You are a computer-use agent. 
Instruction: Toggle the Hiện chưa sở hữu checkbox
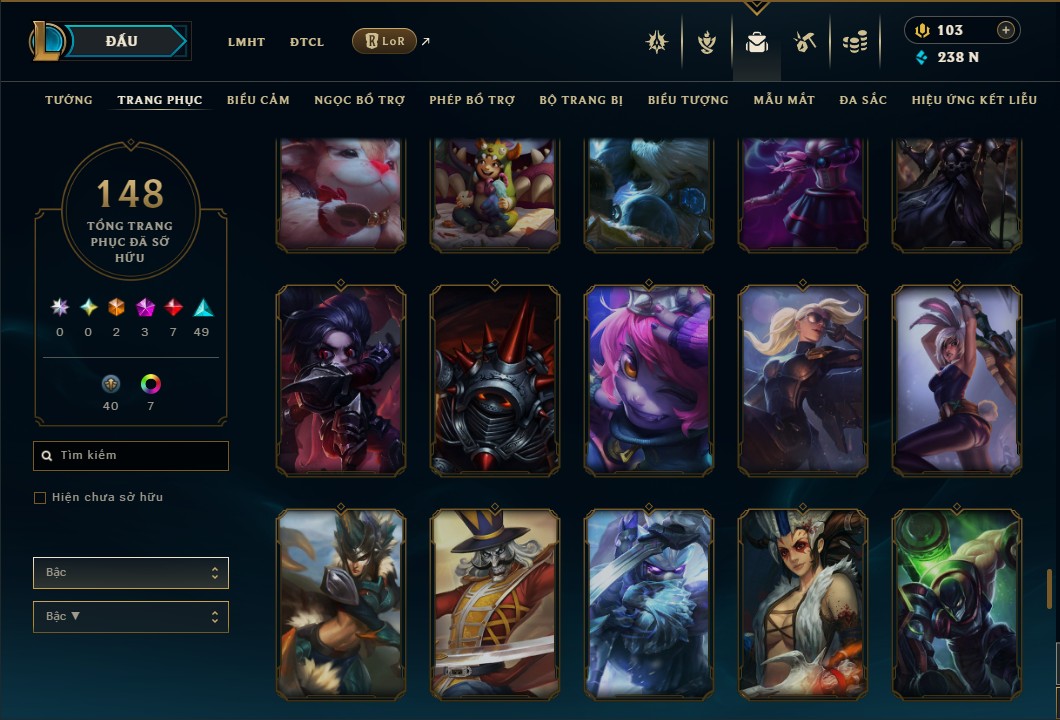click(x=40, y=498)
